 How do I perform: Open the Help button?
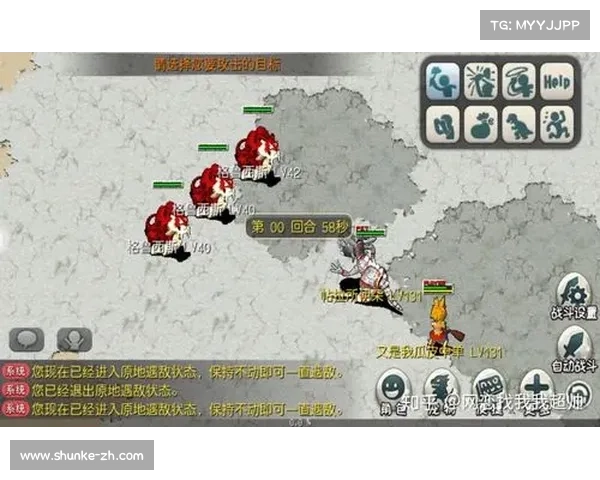pyautogui.click(x=558, y=81)
